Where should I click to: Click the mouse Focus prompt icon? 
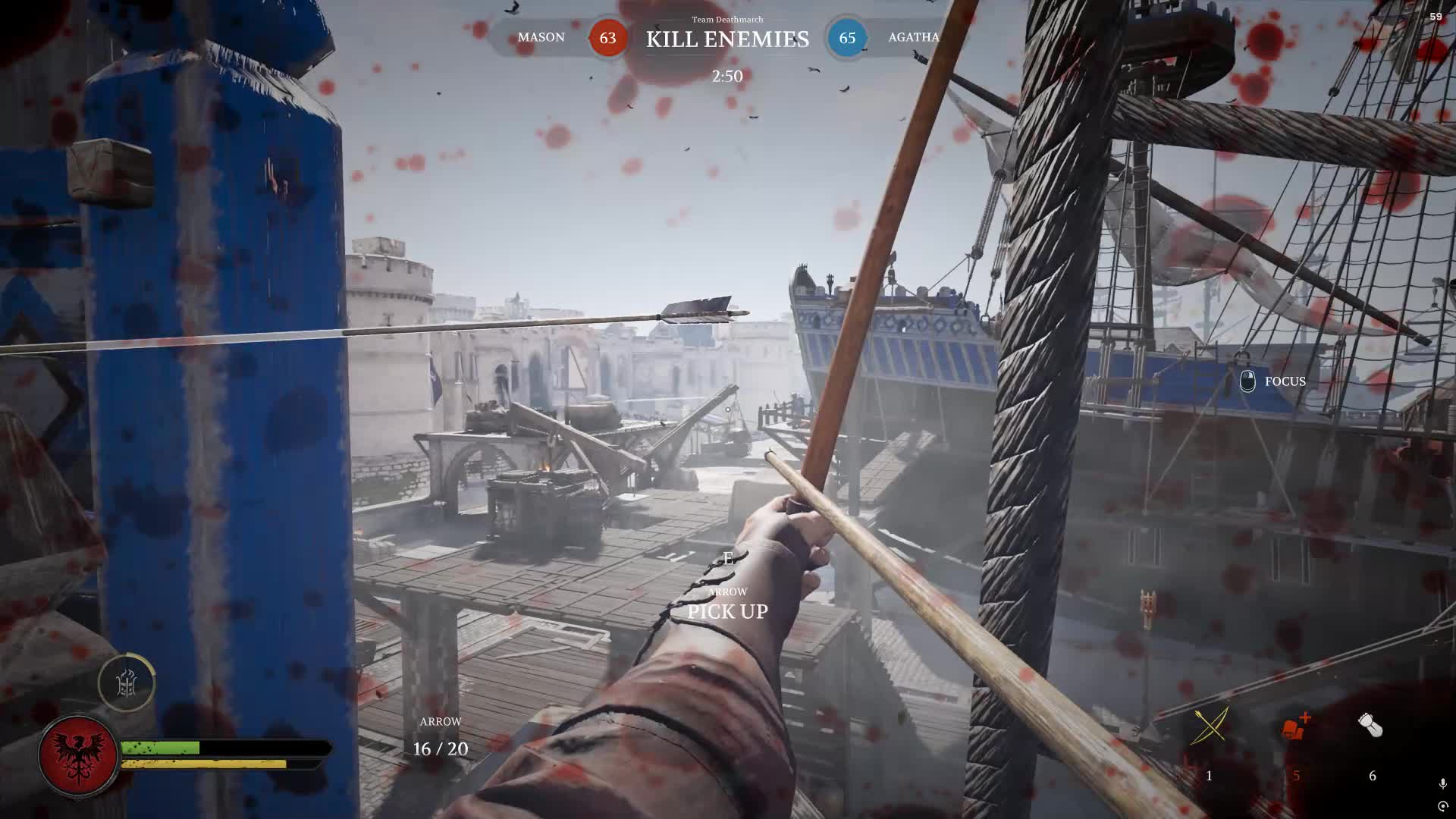point(1249,381)
